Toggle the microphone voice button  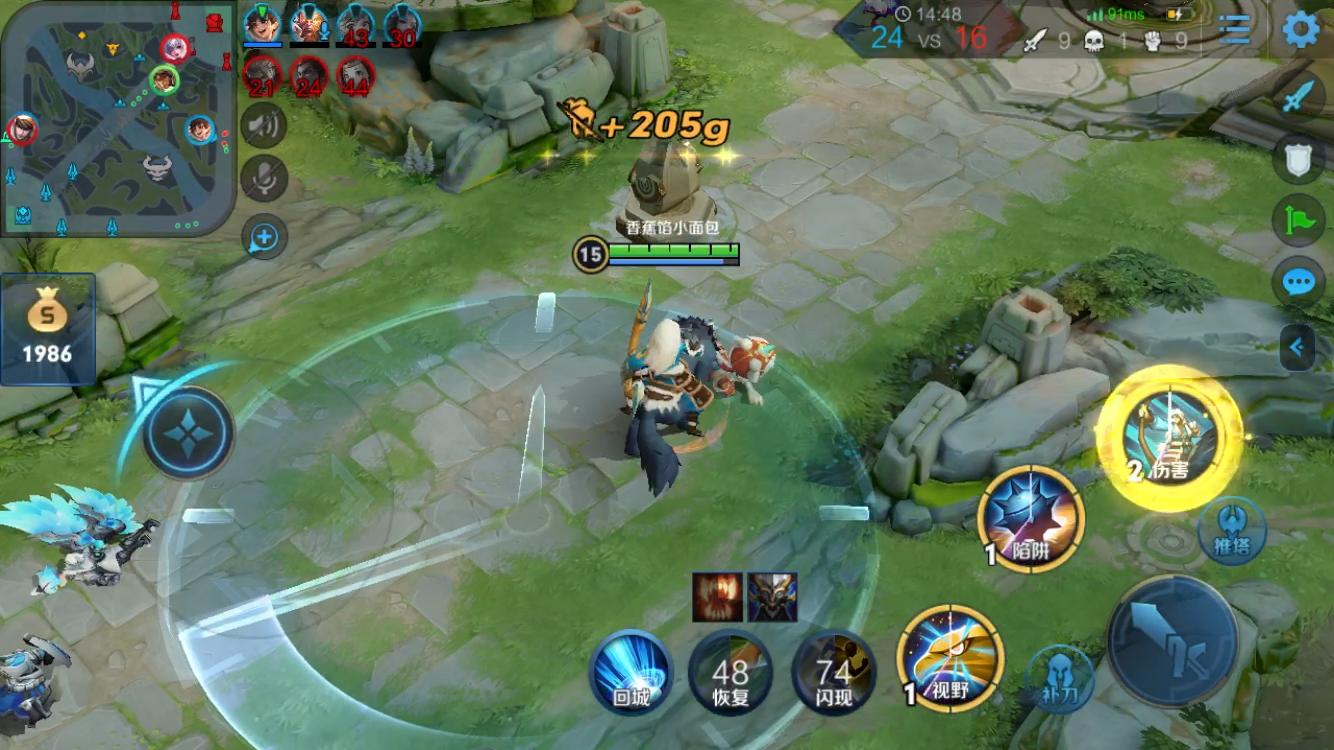point(264,179)
